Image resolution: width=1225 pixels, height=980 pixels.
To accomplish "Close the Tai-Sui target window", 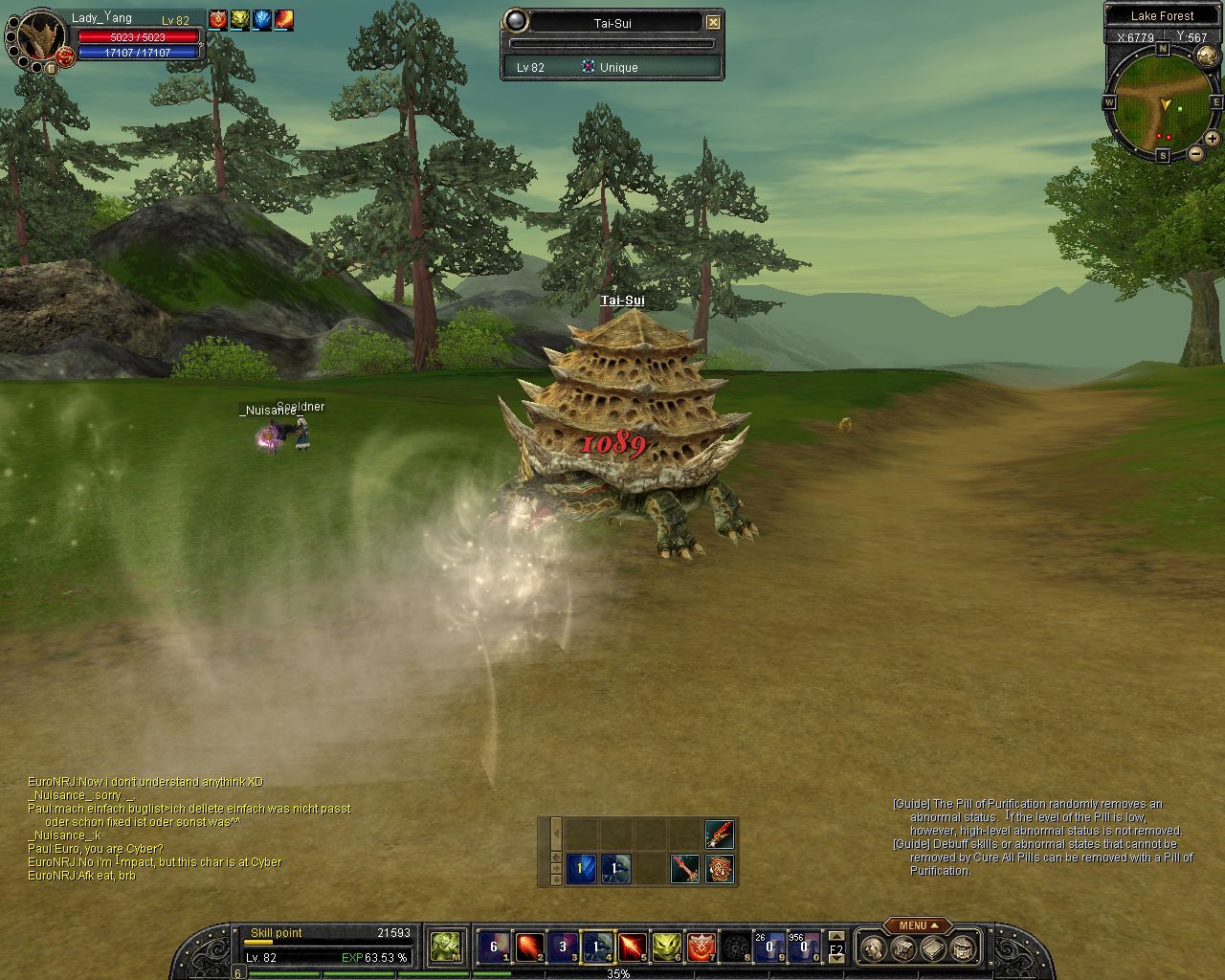I will click(x=713, y=22).
